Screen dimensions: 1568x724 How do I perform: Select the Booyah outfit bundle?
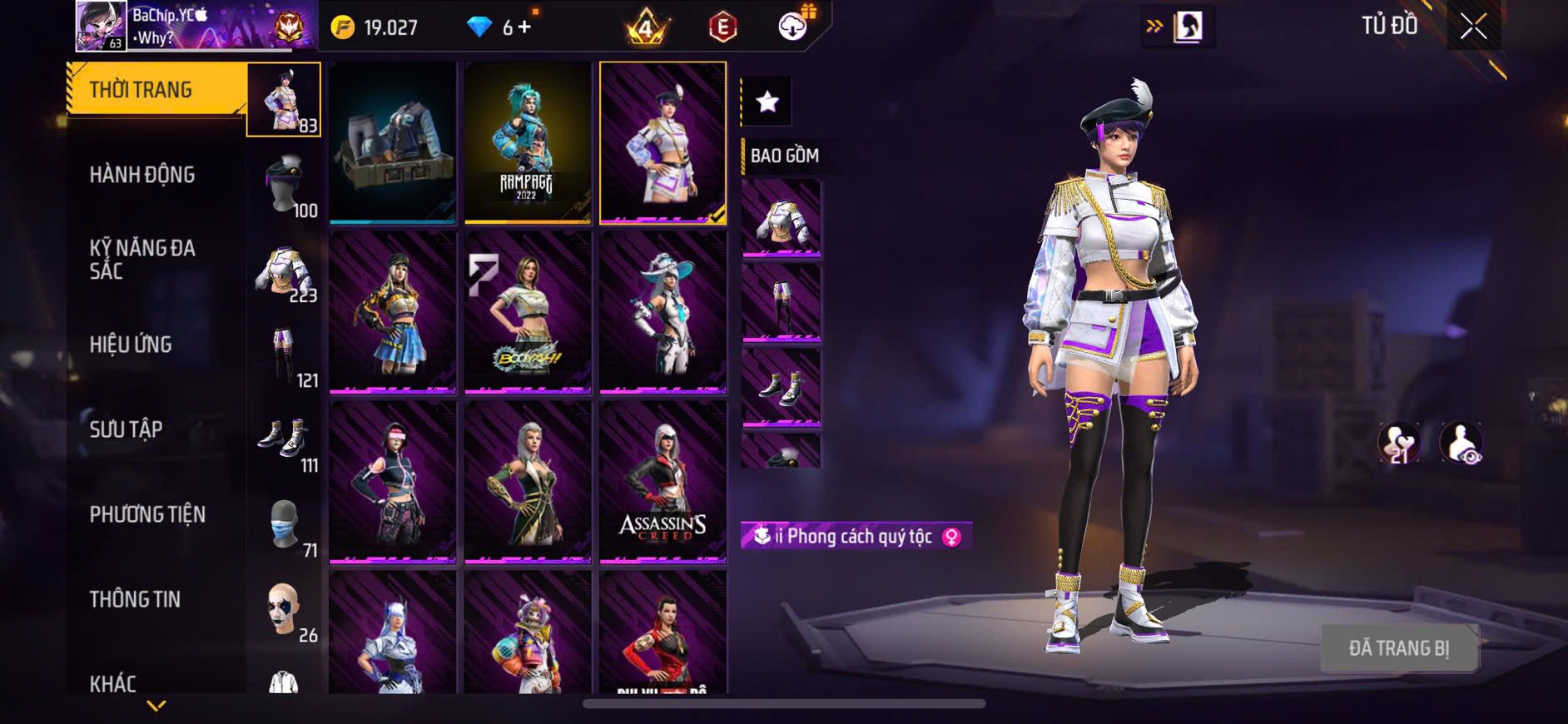(528, 312)
